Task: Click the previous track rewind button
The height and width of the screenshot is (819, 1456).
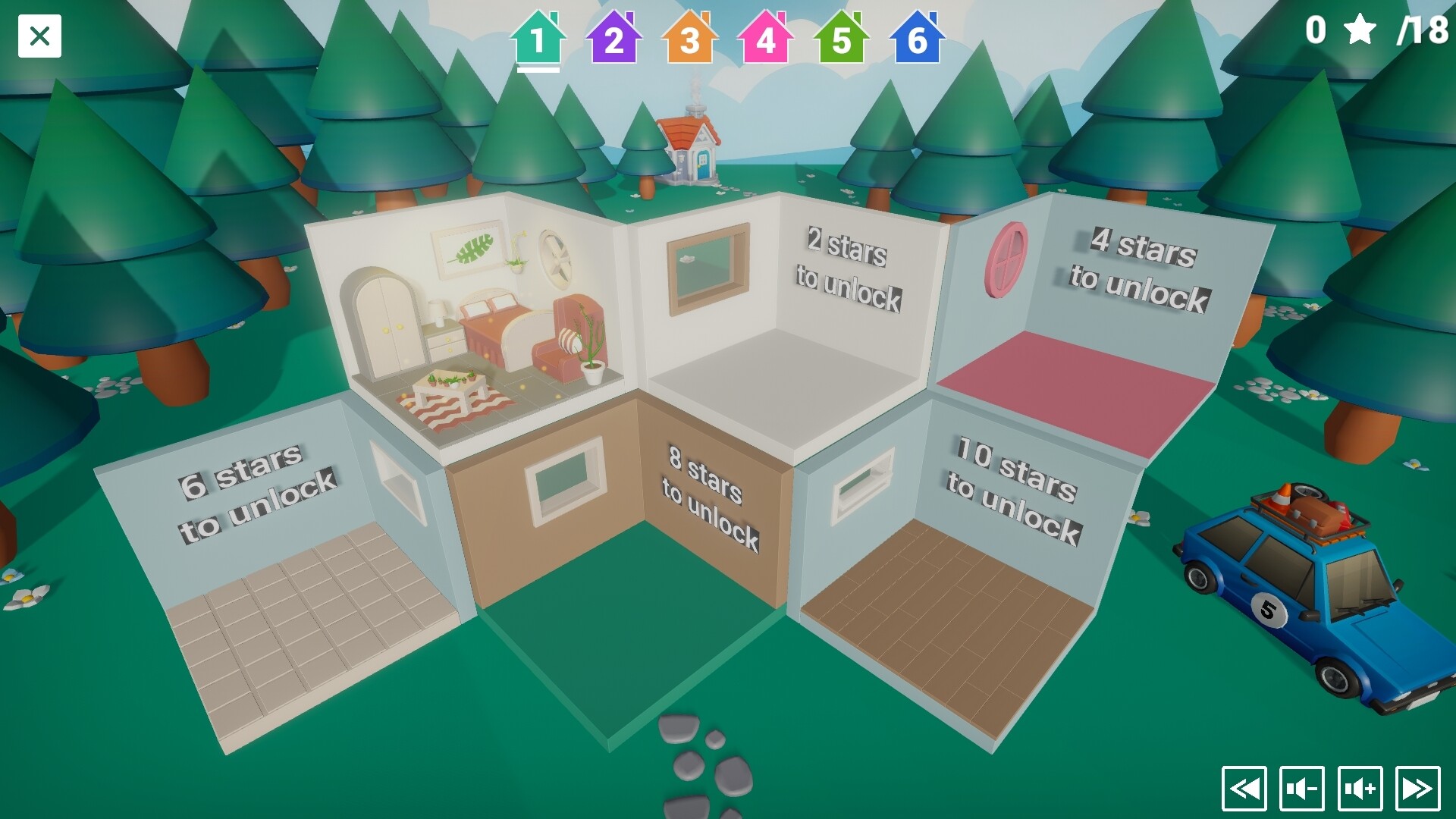Action: pos(1244,789)
